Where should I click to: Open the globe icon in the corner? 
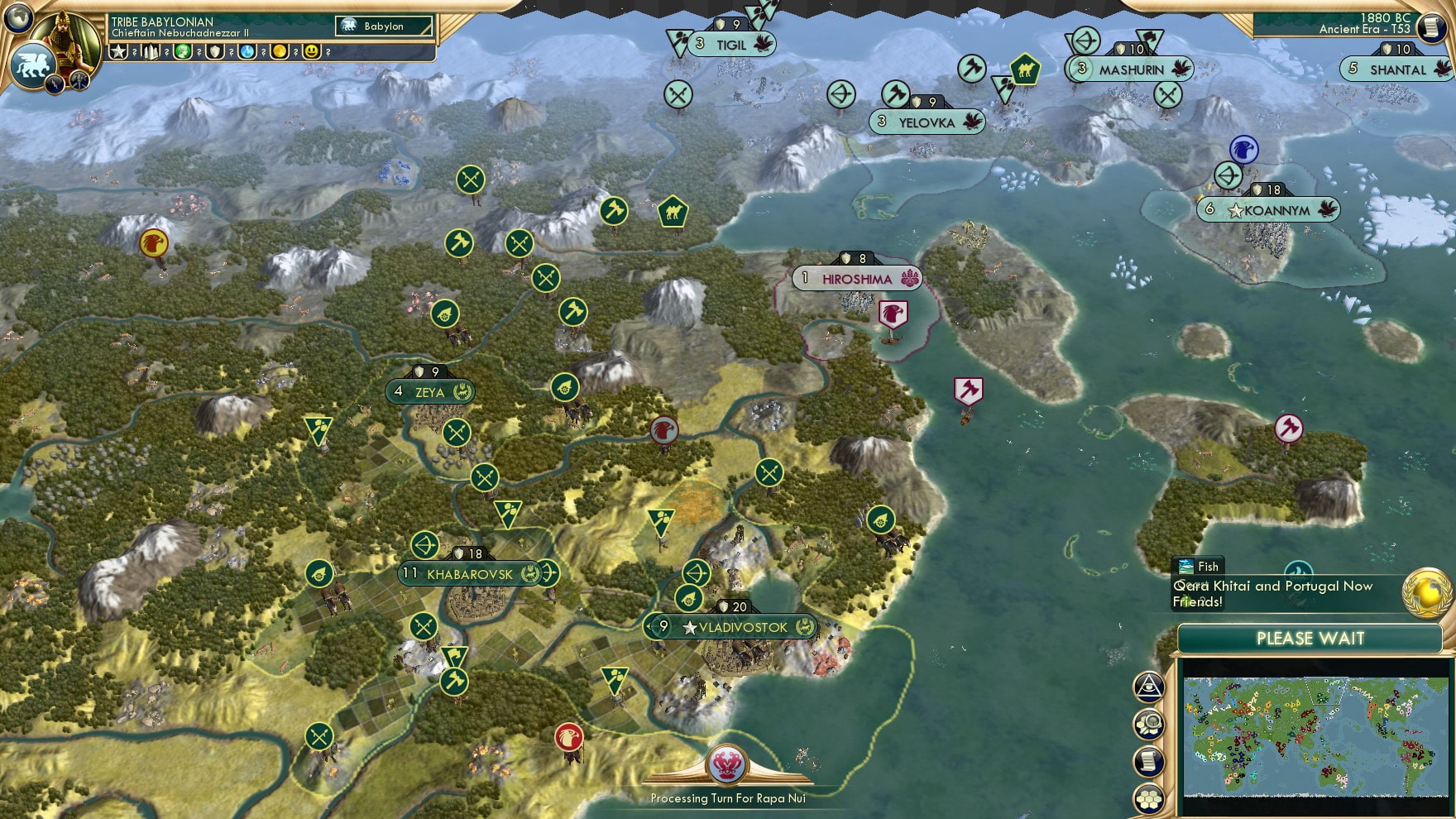coord(17,16)
